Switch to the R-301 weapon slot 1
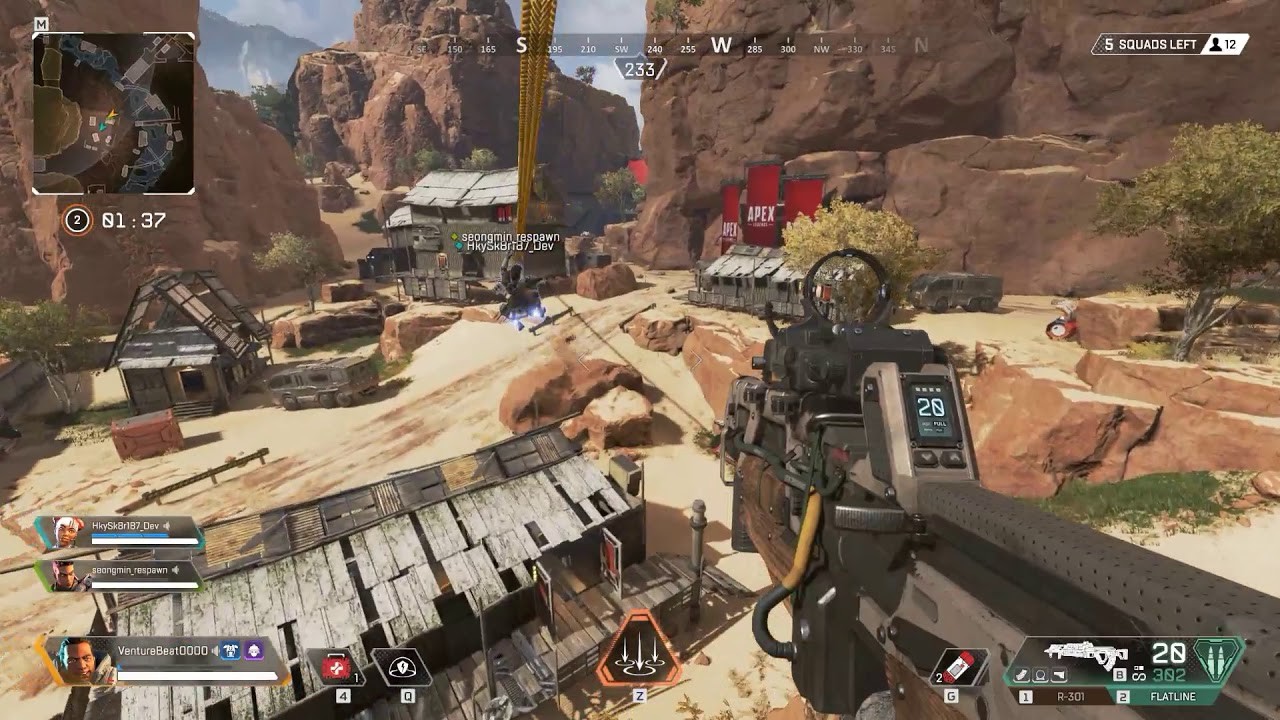 coord(1069,696)
